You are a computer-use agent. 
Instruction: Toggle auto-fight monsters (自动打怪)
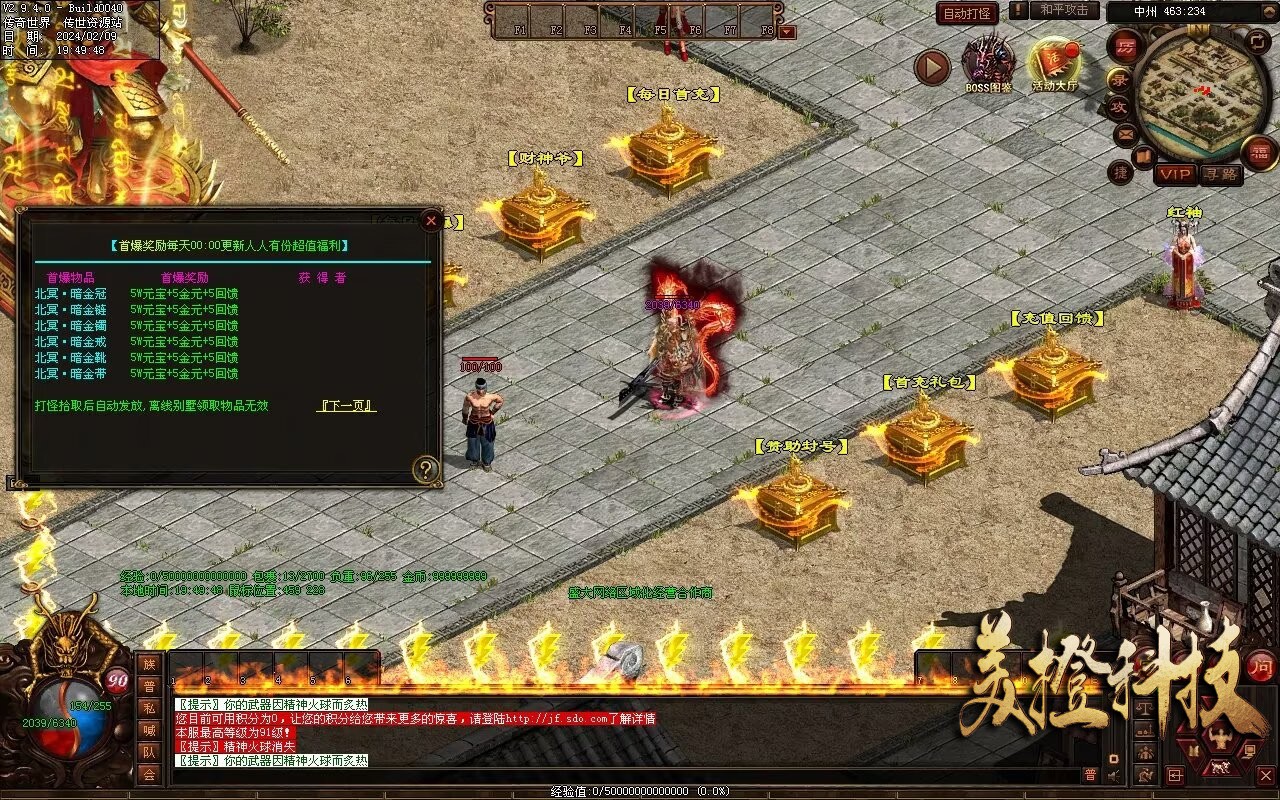click(x=968, y=13)
